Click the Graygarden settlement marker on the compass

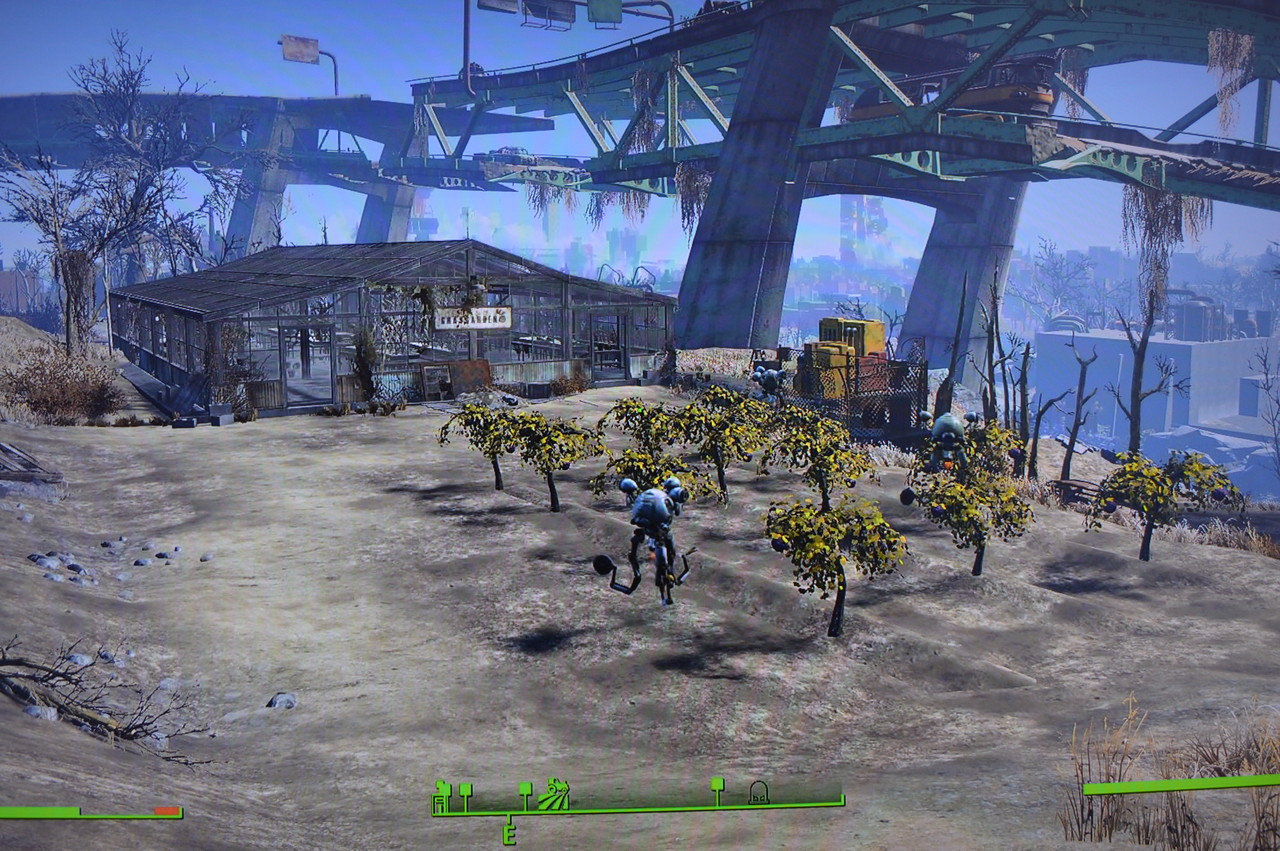553,795
